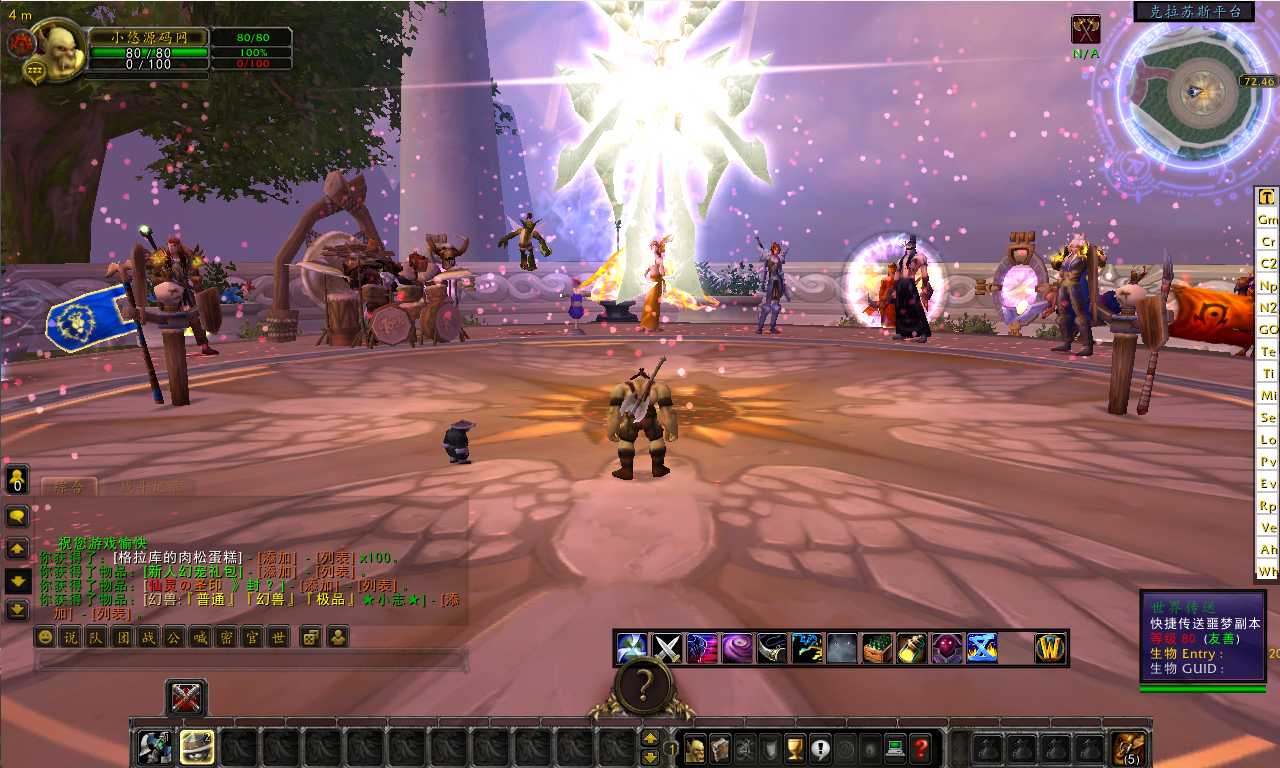Open the red question mark help button
The height and width of the screenshot is (768, 1280).
pyautogui.click(x=921, y=747)
